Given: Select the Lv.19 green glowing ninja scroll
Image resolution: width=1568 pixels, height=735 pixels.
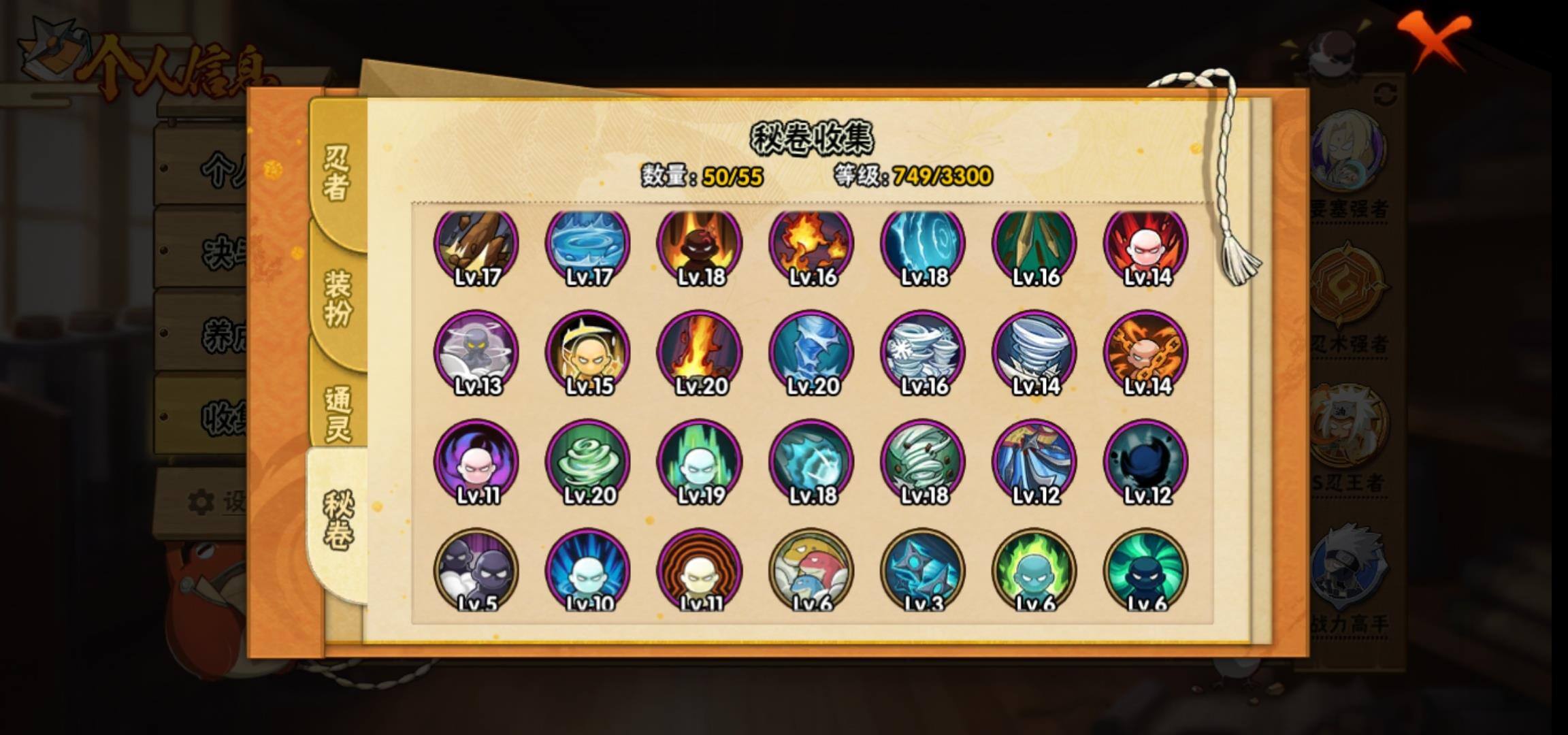Looking at the screenshot, I should tap(700, 462).
